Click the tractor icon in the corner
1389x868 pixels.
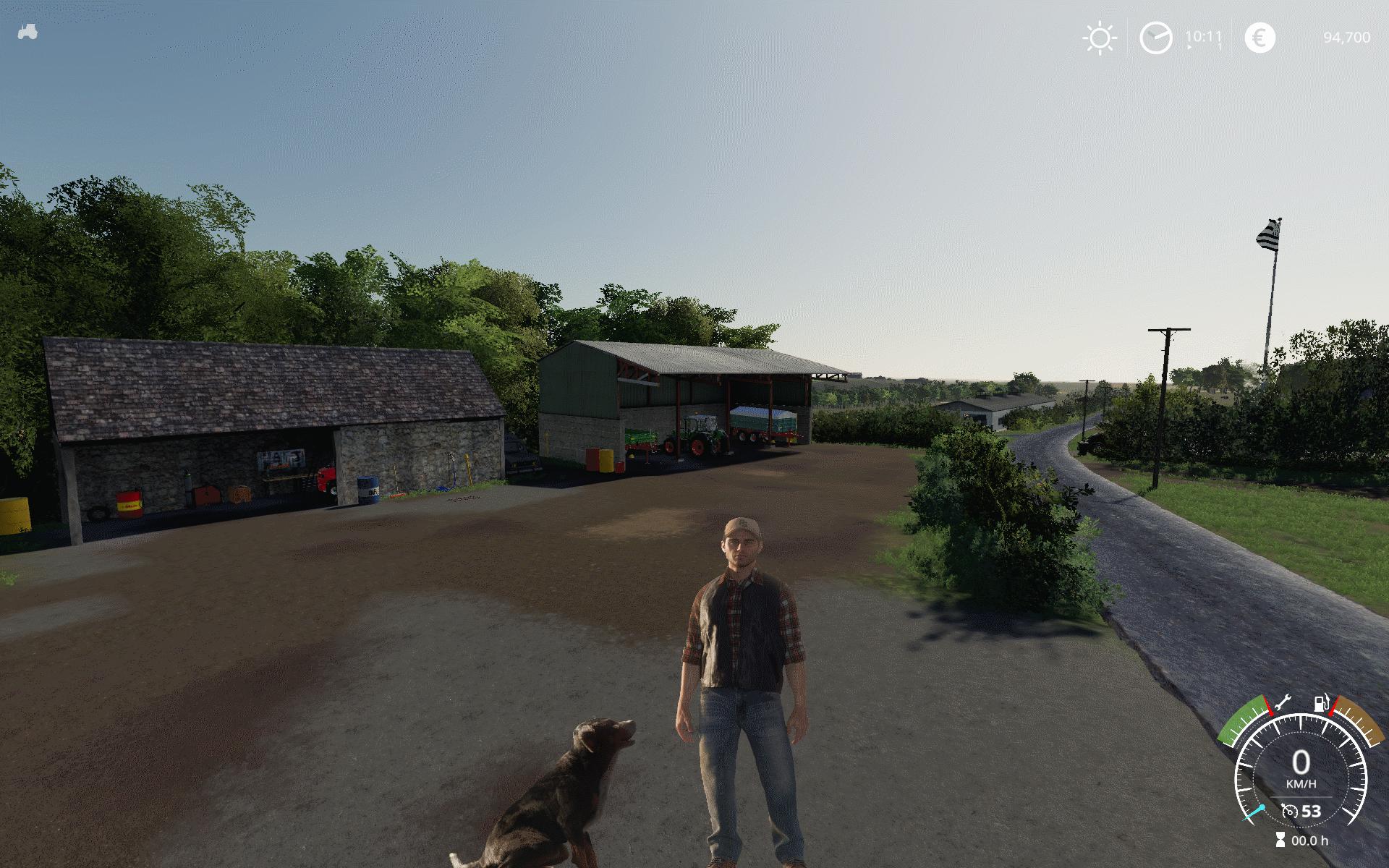tap(27, 33)
